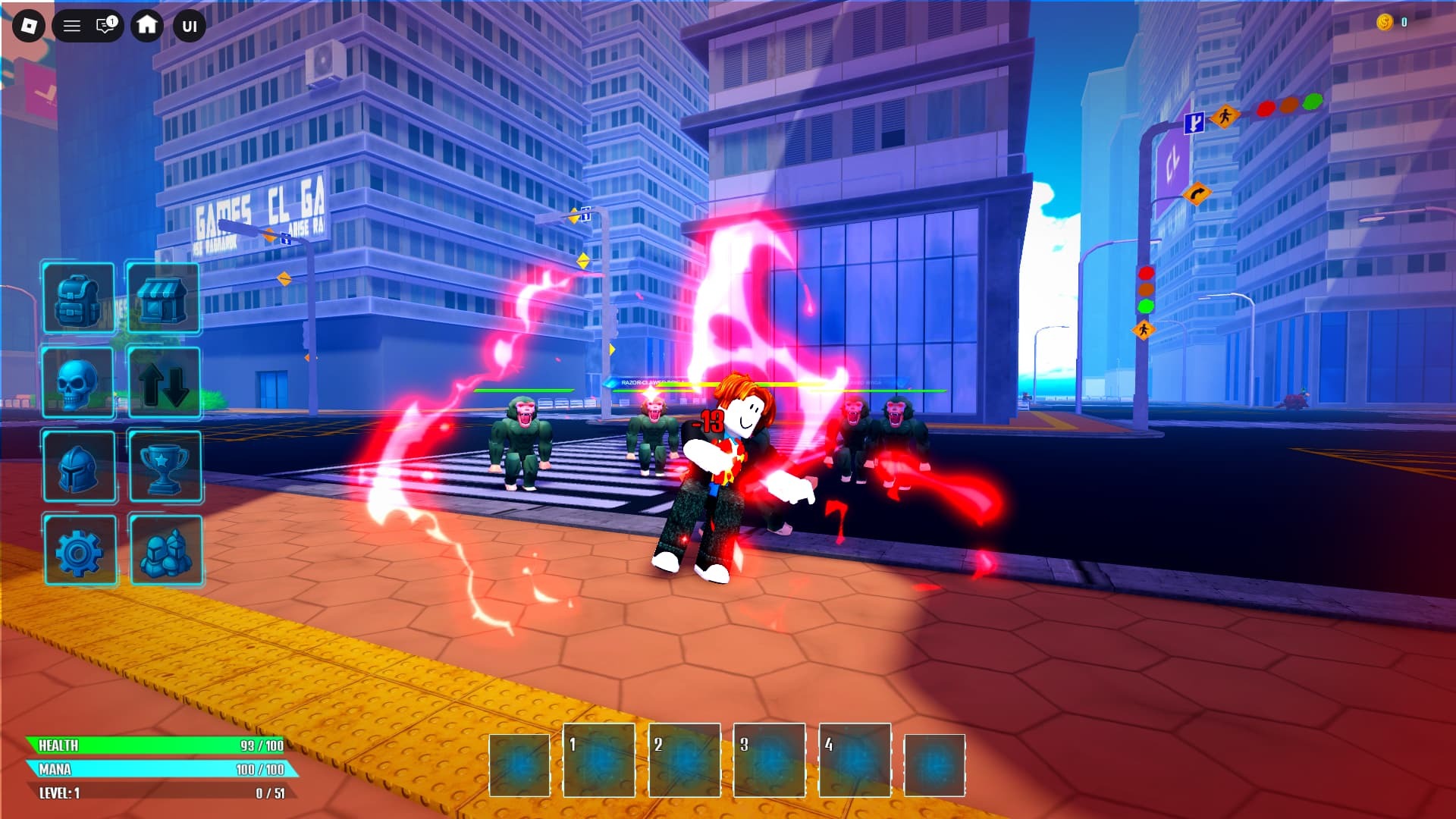
Task: Click the gold coin currency icon
Action: click(1384, 22)
